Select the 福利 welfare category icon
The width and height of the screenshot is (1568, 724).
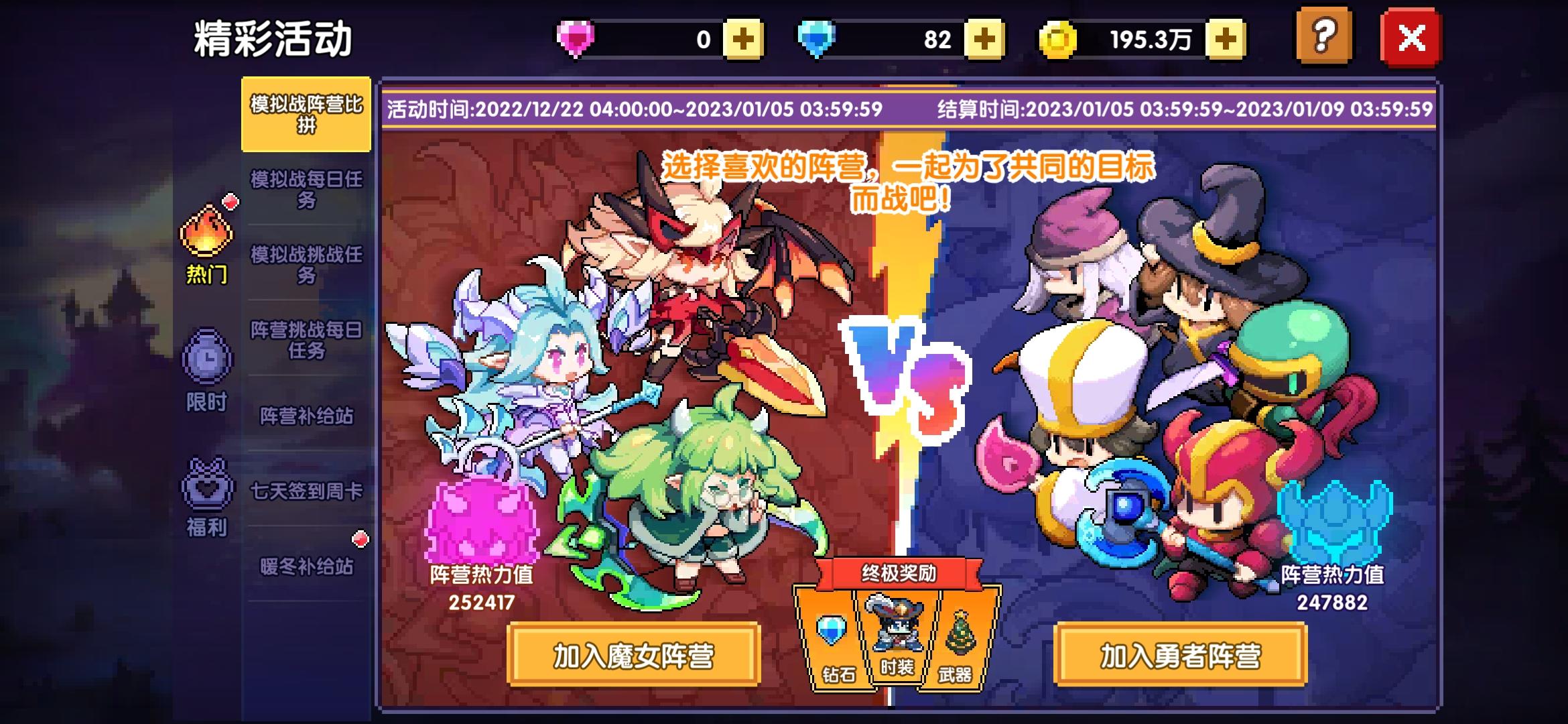[208, 499]
